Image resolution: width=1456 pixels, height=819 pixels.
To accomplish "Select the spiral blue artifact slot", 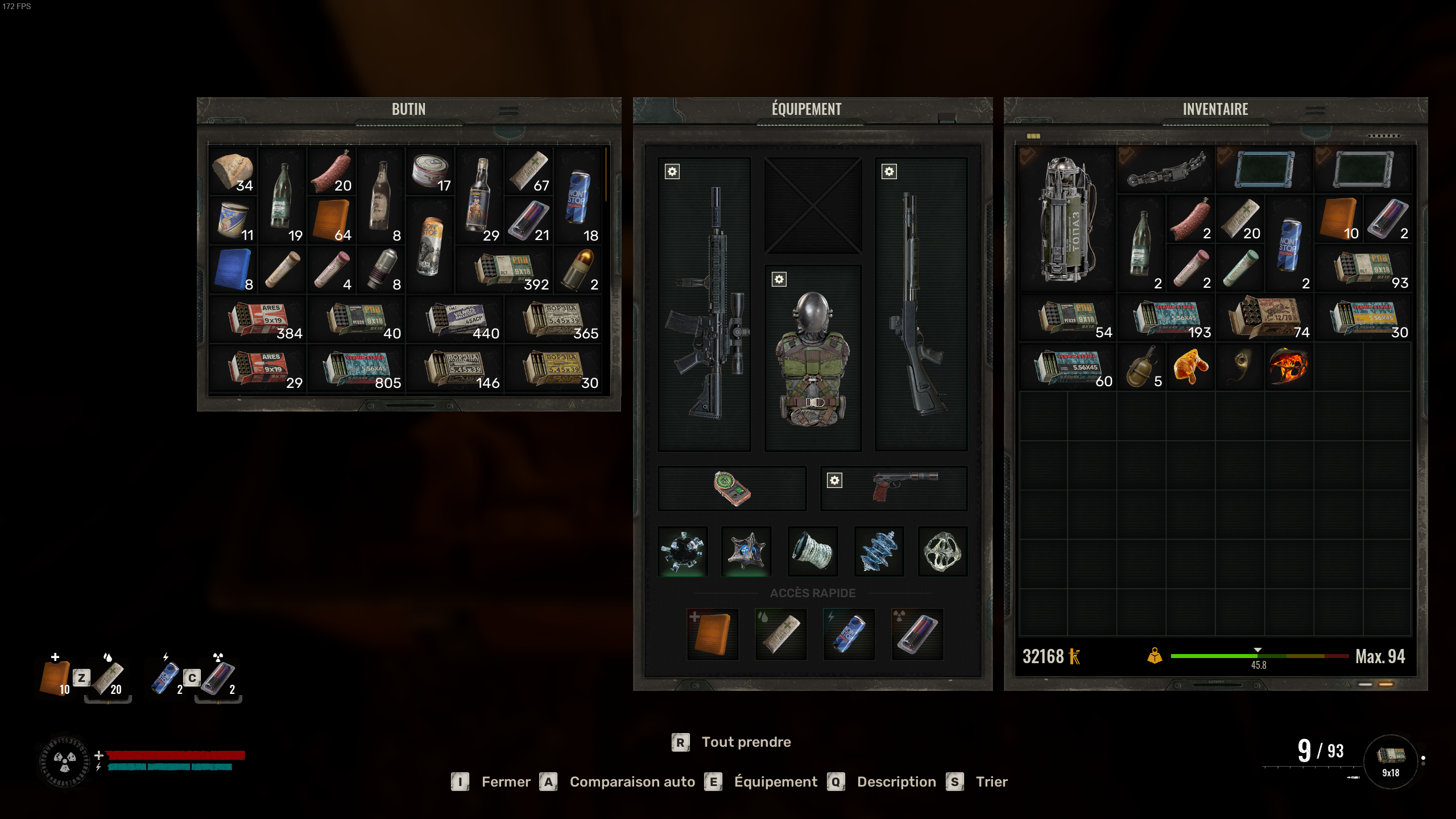I will pyautogui.click(x=878, y=551).
